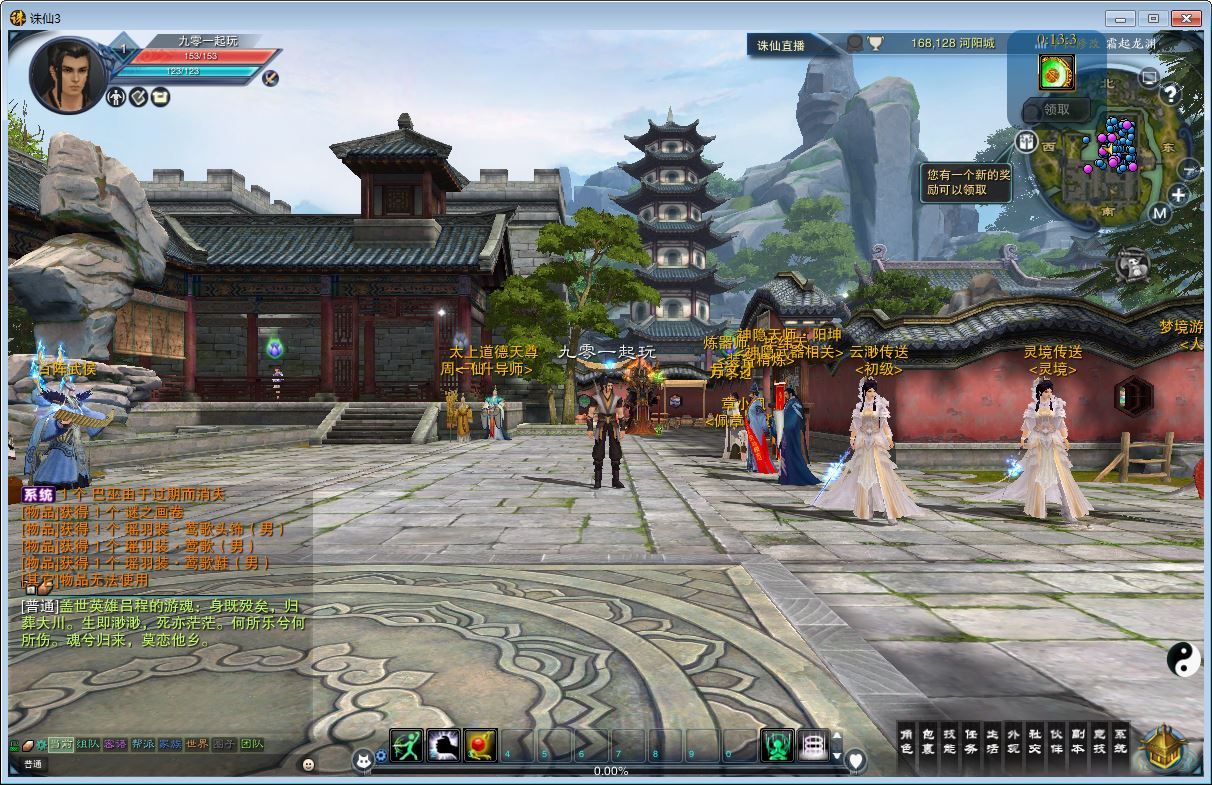Open the help question mark icon
Screen dimensions: 1212x785
coord(1169,95)
